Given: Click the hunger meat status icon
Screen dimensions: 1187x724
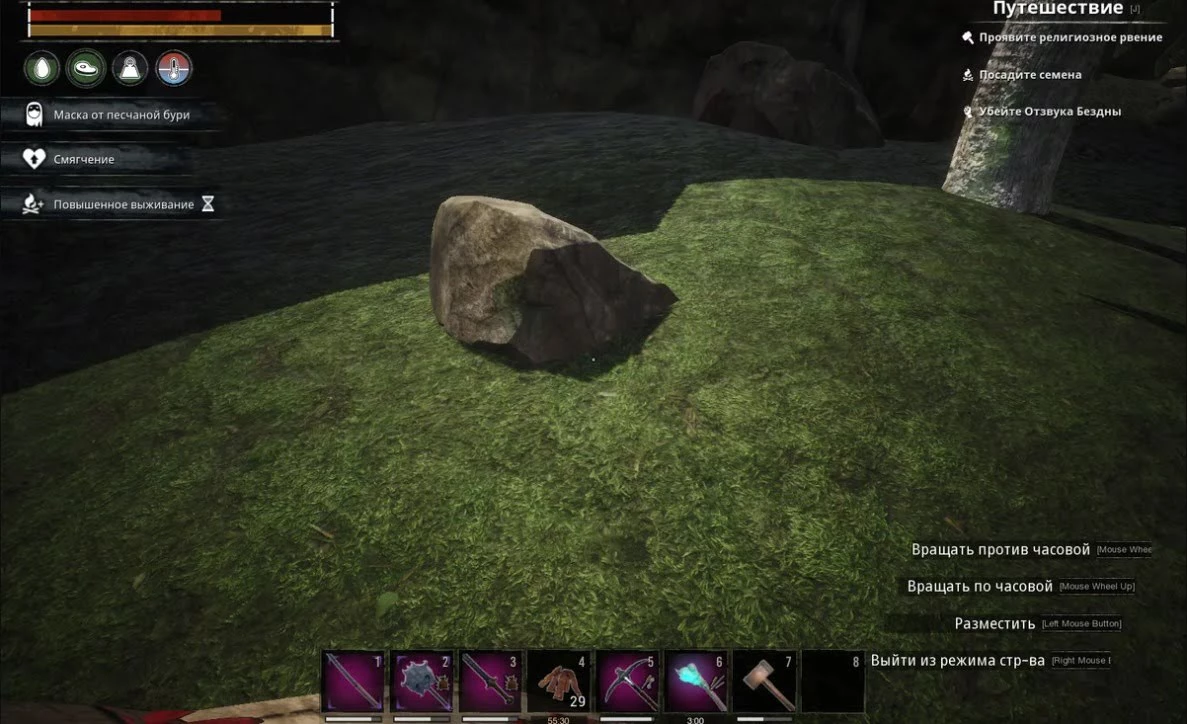Looking at the screenshot, I should pyautogui.click(x=86, y=68).
